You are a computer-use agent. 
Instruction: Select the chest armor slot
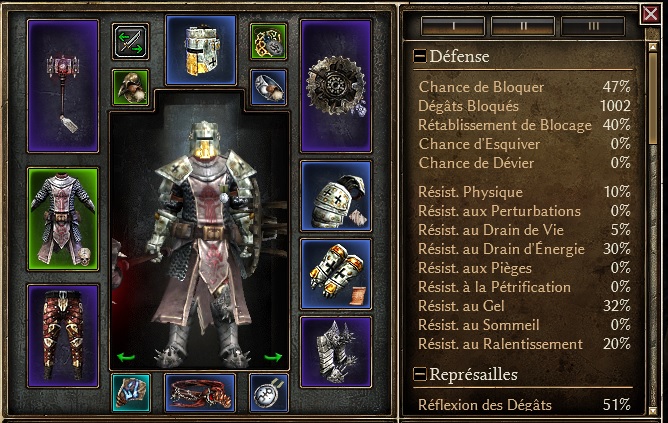click(x=63, y=219)
